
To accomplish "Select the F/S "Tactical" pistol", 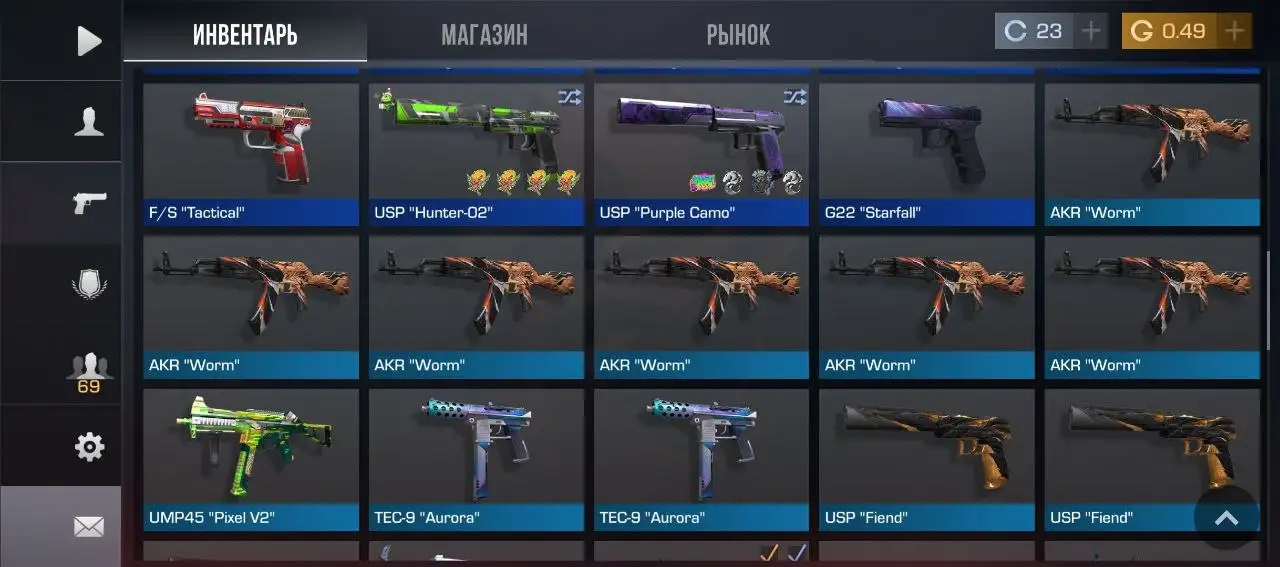I will pos(251,153).
